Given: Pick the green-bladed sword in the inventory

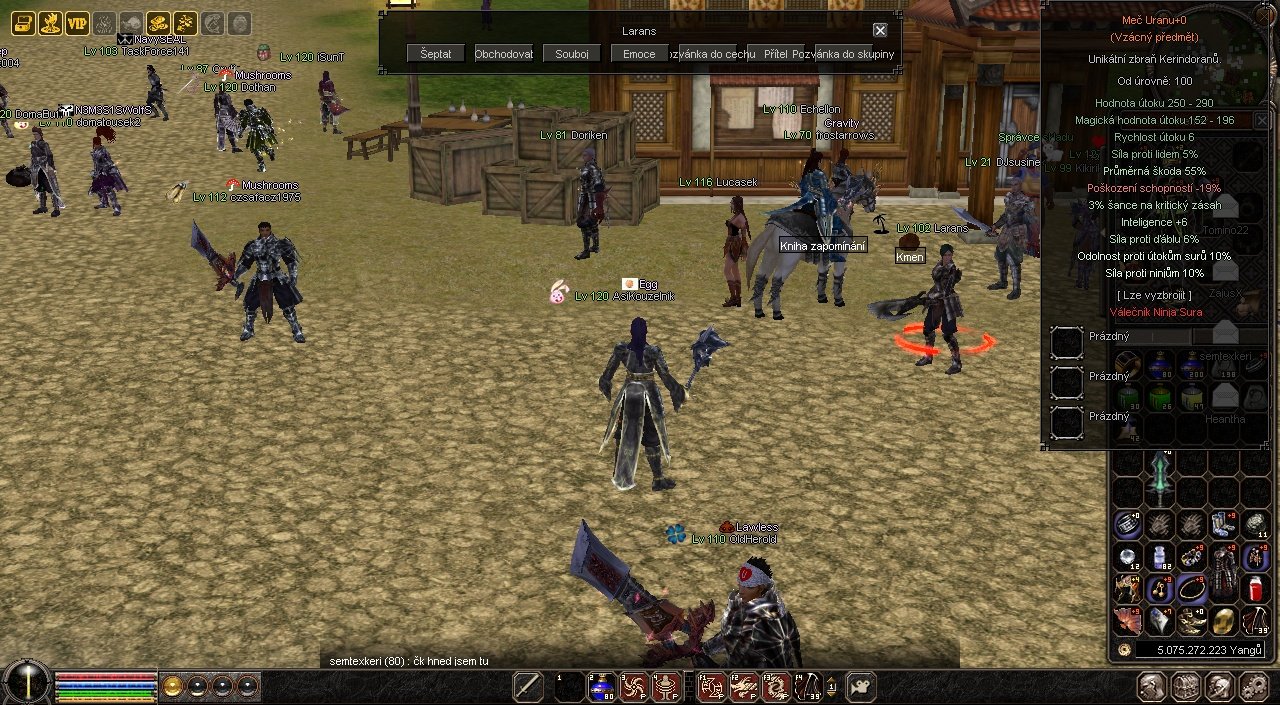Looking at the screenshot, I should 1160,478.
